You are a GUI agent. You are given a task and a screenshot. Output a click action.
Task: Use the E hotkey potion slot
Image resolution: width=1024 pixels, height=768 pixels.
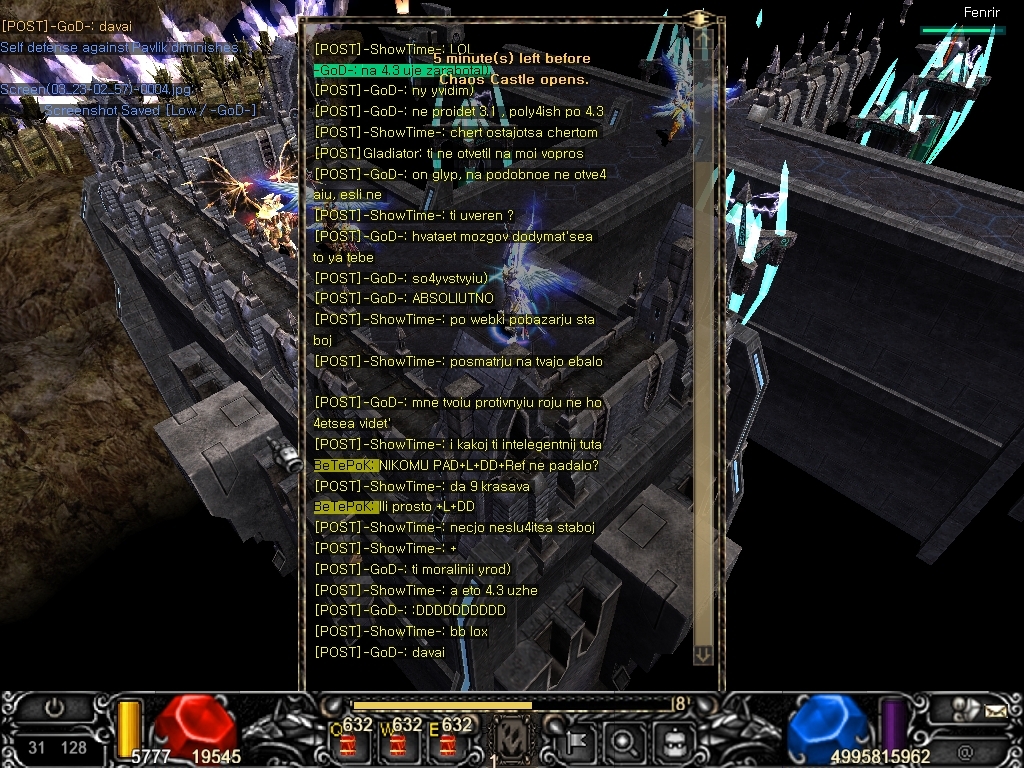point(447,742)
